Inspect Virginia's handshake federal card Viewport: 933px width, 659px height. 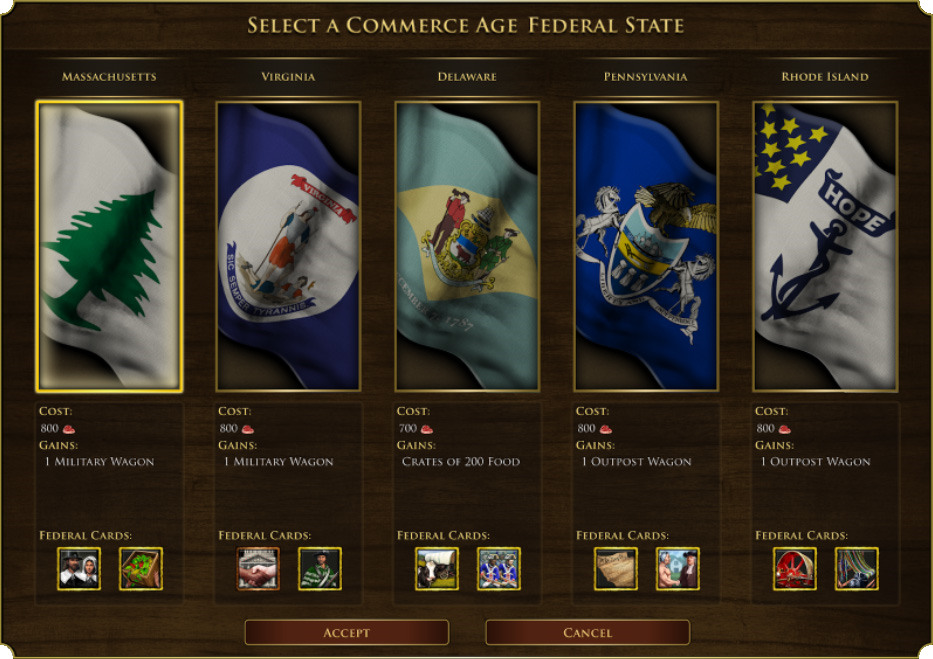[258, 568]
